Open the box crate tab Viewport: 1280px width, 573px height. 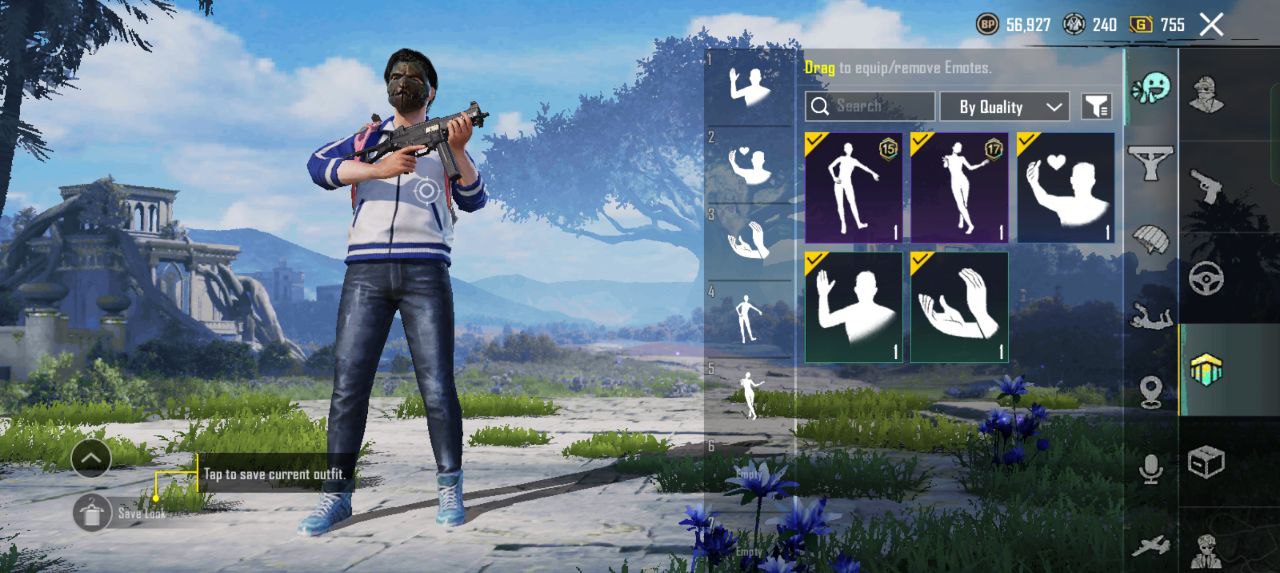click(x=1206, y=462)
